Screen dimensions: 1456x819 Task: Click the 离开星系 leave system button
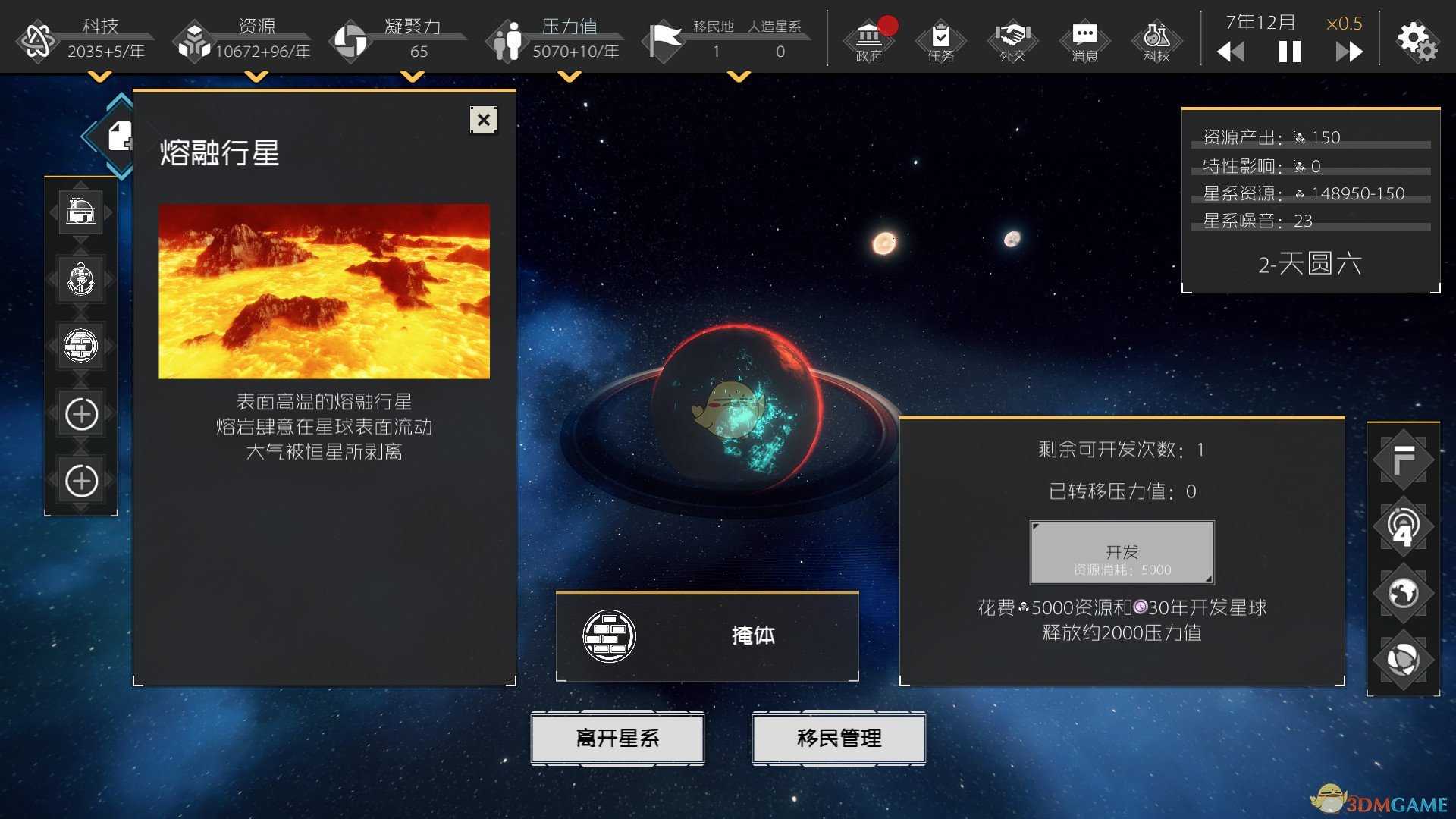(617, 737)
